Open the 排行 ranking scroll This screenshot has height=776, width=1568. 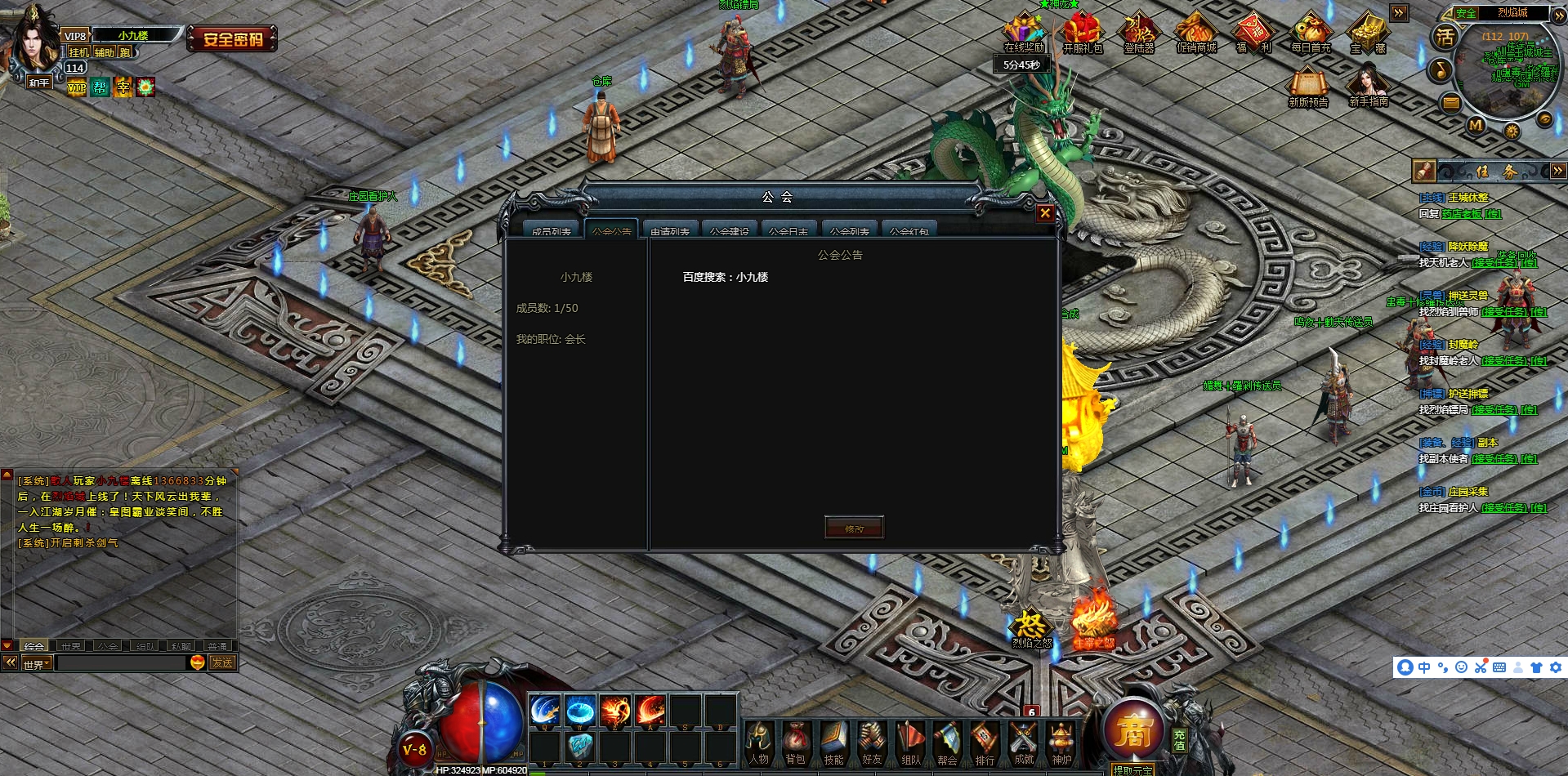(x=985, y=742)
